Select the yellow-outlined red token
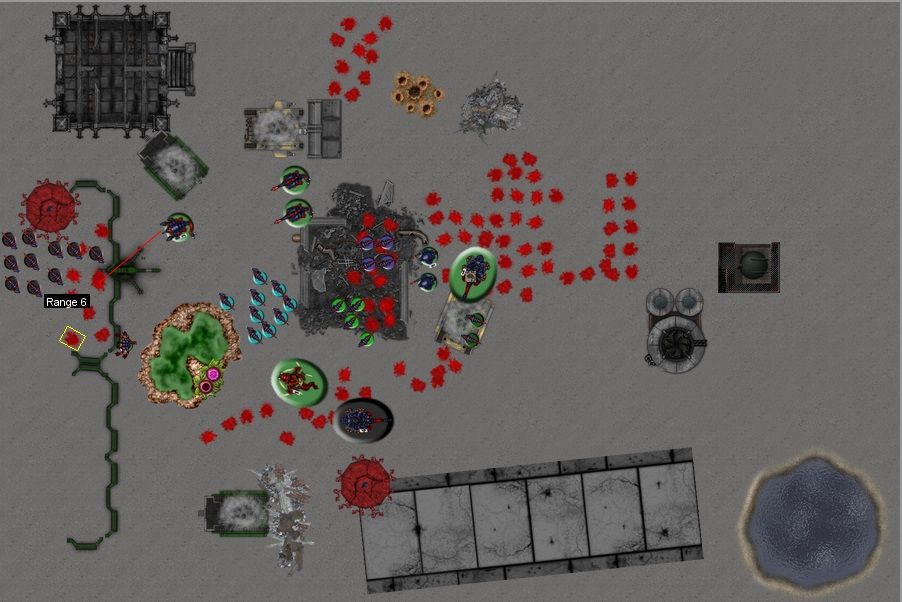Screen dimensions: 902x602 tap(72, 338)
